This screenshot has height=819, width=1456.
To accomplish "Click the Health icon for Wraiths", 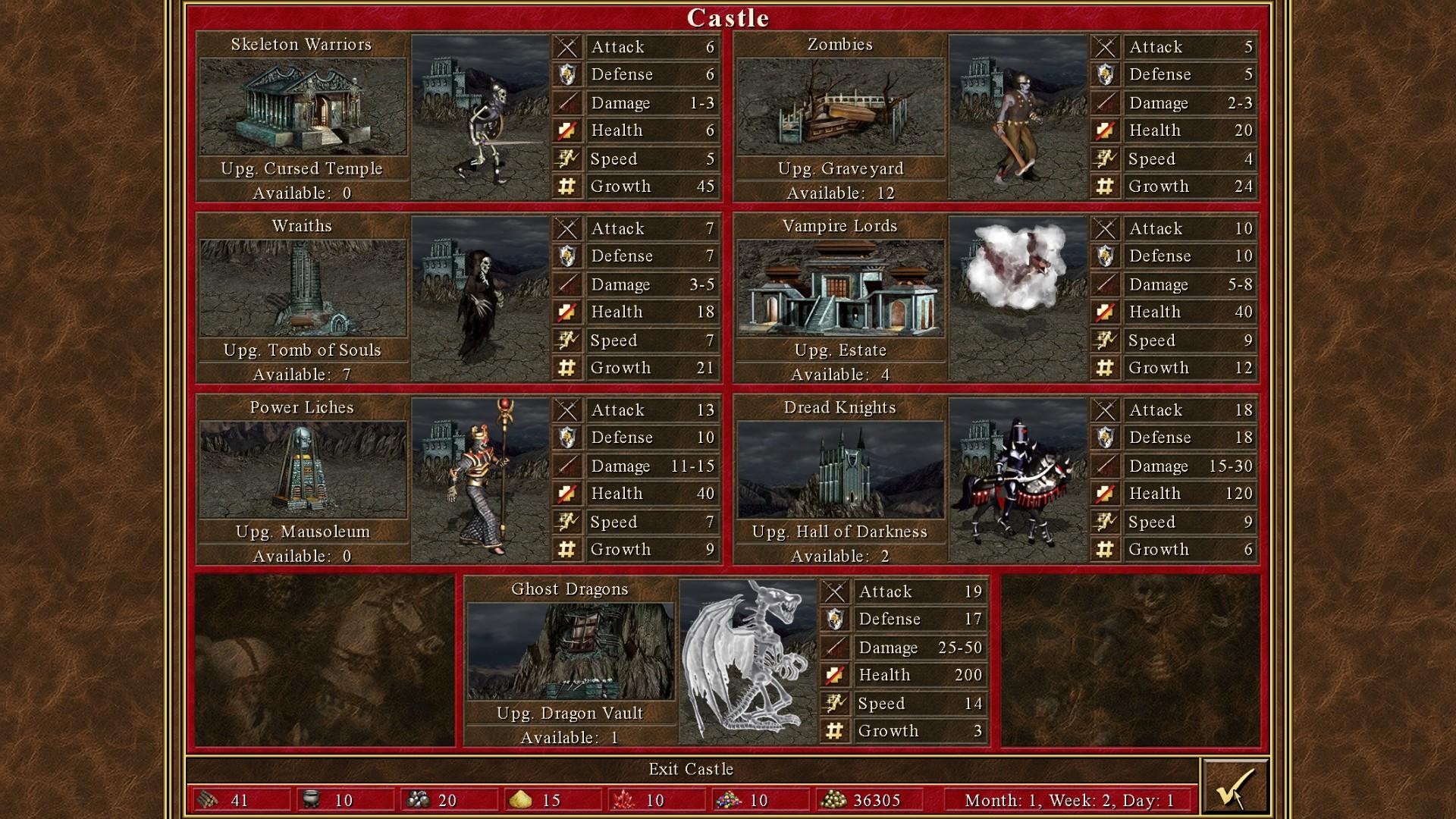I will pos(566,311).
